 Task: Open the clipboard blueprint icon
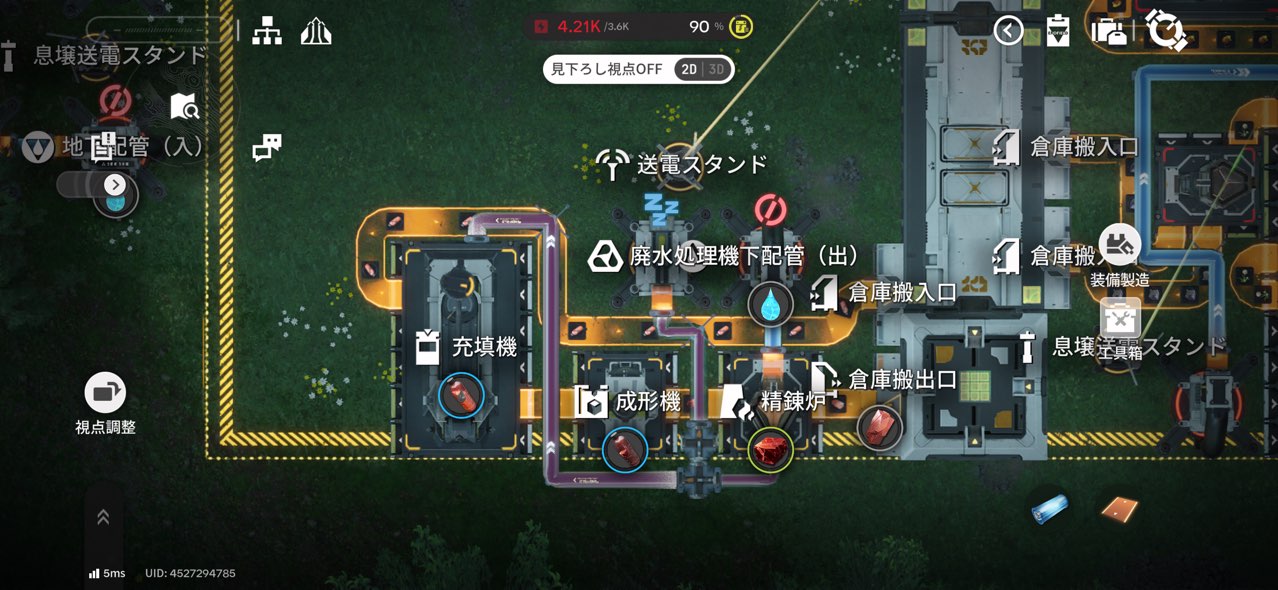(x=1058, y=31)
